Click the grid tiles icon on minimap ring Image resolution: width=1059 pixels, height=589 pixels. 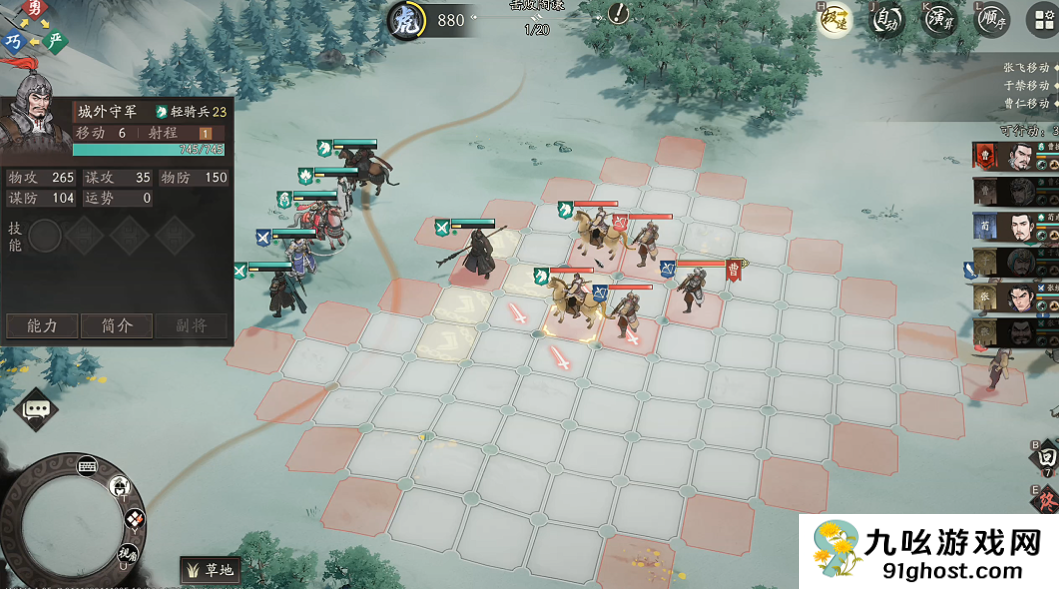[134, 518]
